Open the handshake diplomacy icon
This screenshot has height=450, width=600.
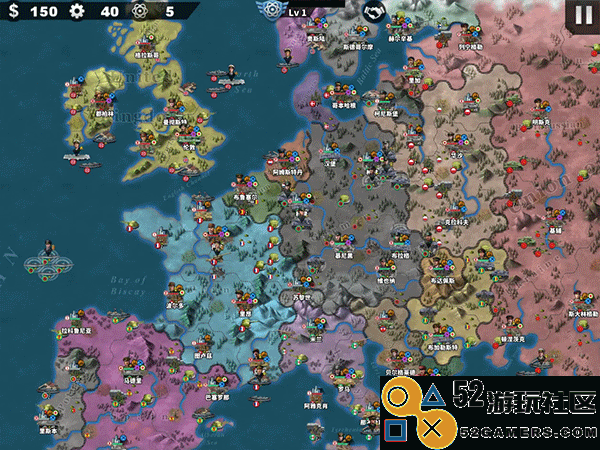375,12
